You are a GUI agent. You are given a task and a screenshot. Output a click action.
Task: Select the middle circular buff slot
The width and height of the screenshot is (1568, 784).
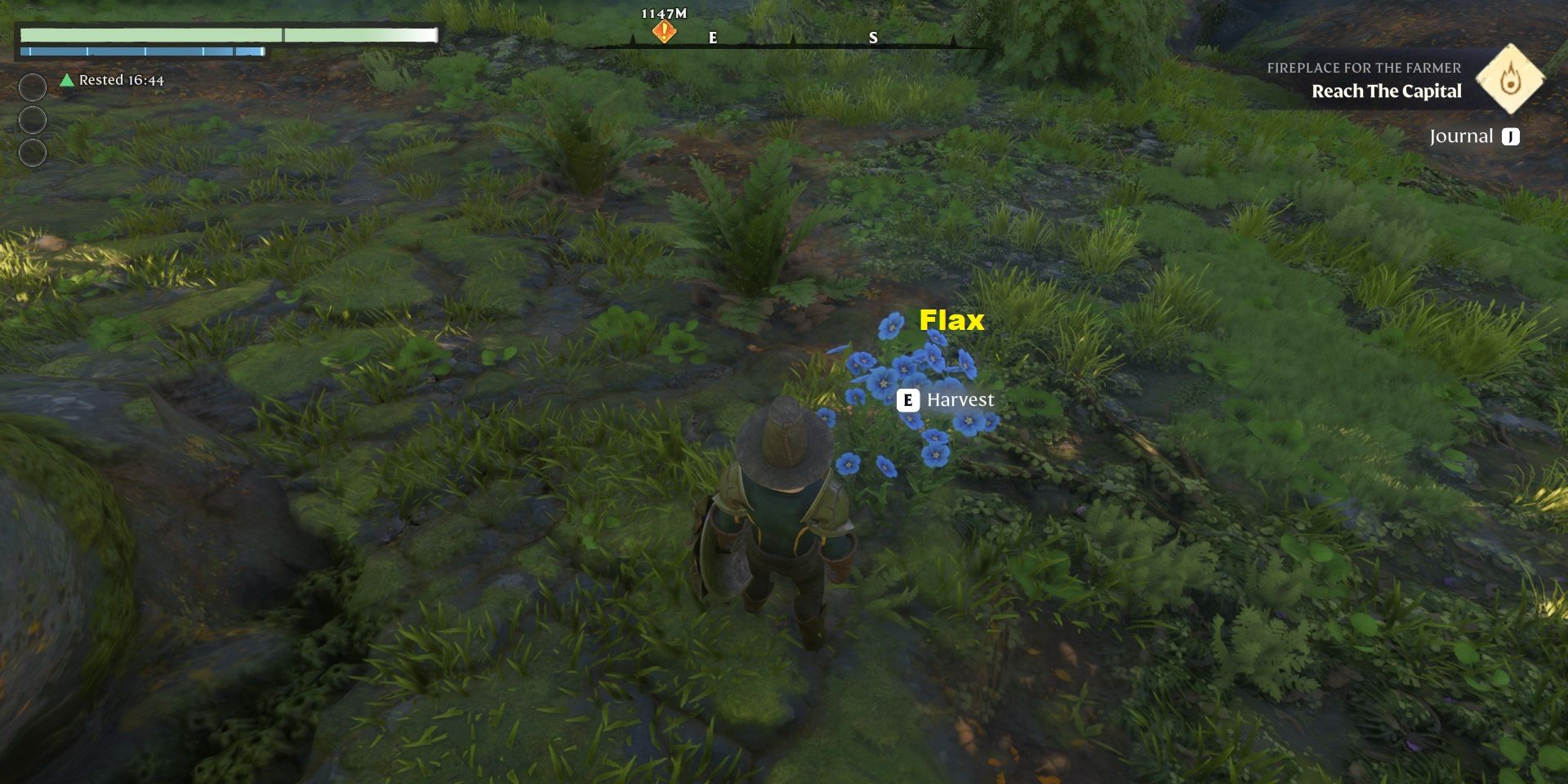pyautogui.click(x=31, y=117)
